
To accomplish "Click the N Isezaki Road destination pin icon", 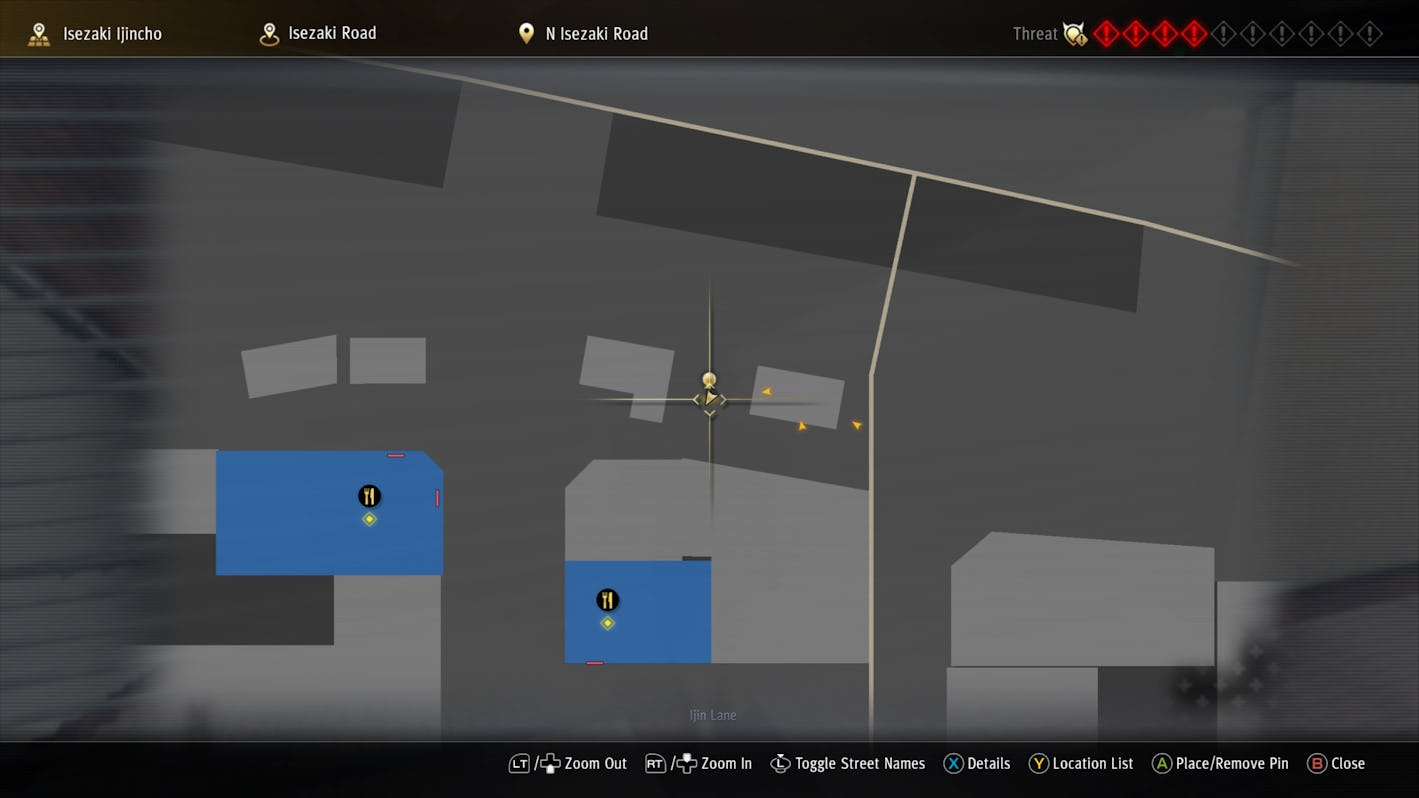I will click(x=526, y=32).
